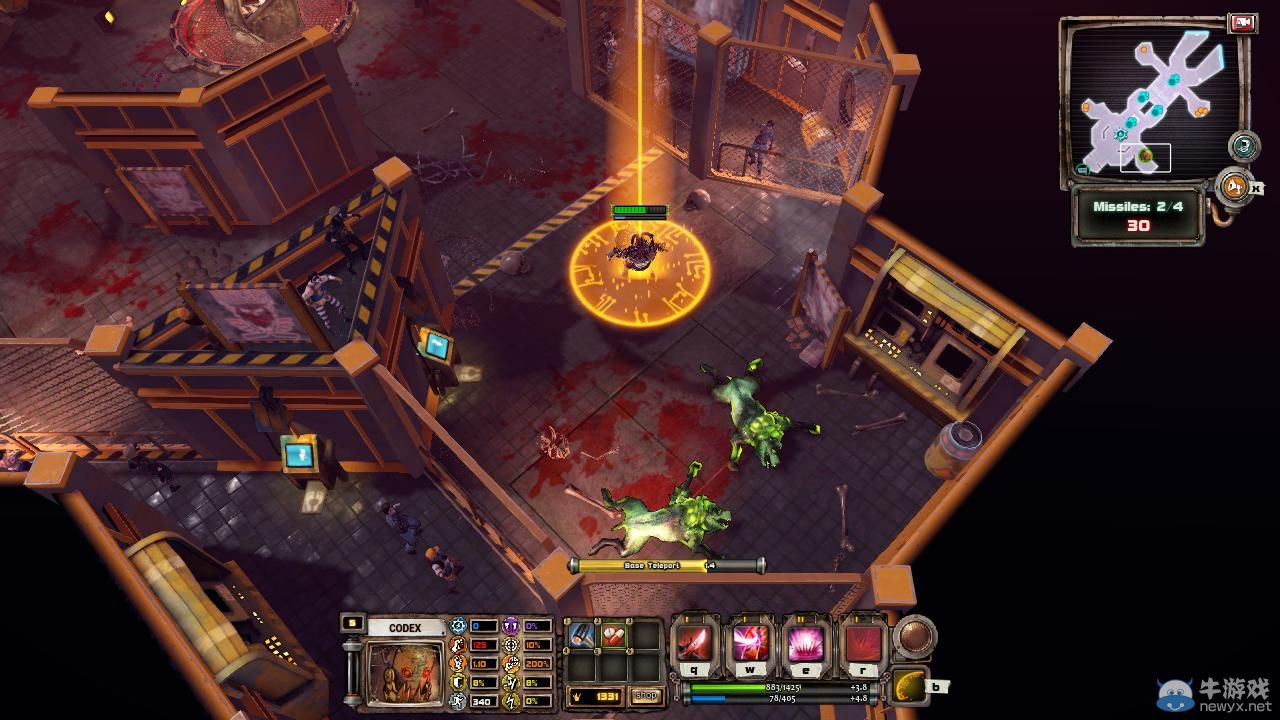
Task: Cast the E pink burst ability
Action: (x=806, y=643)
